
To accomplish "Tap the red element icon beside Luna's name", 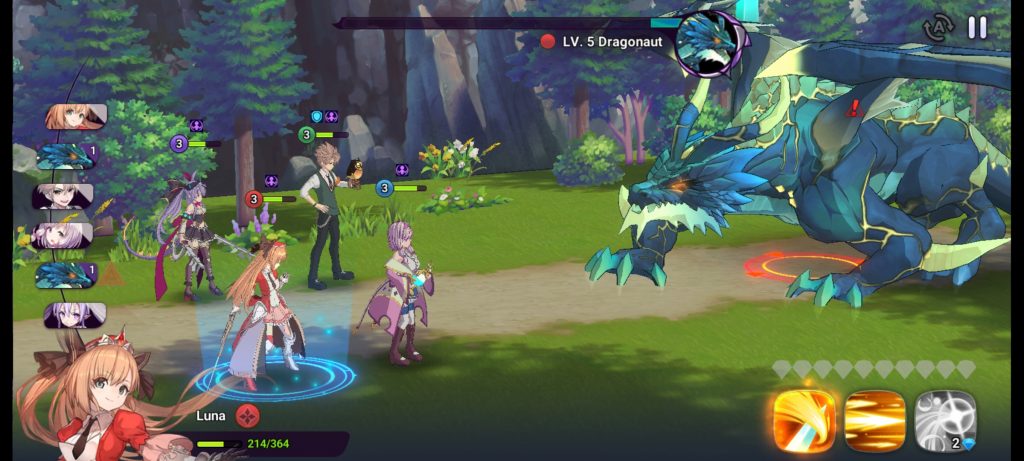I will [248, 416].
